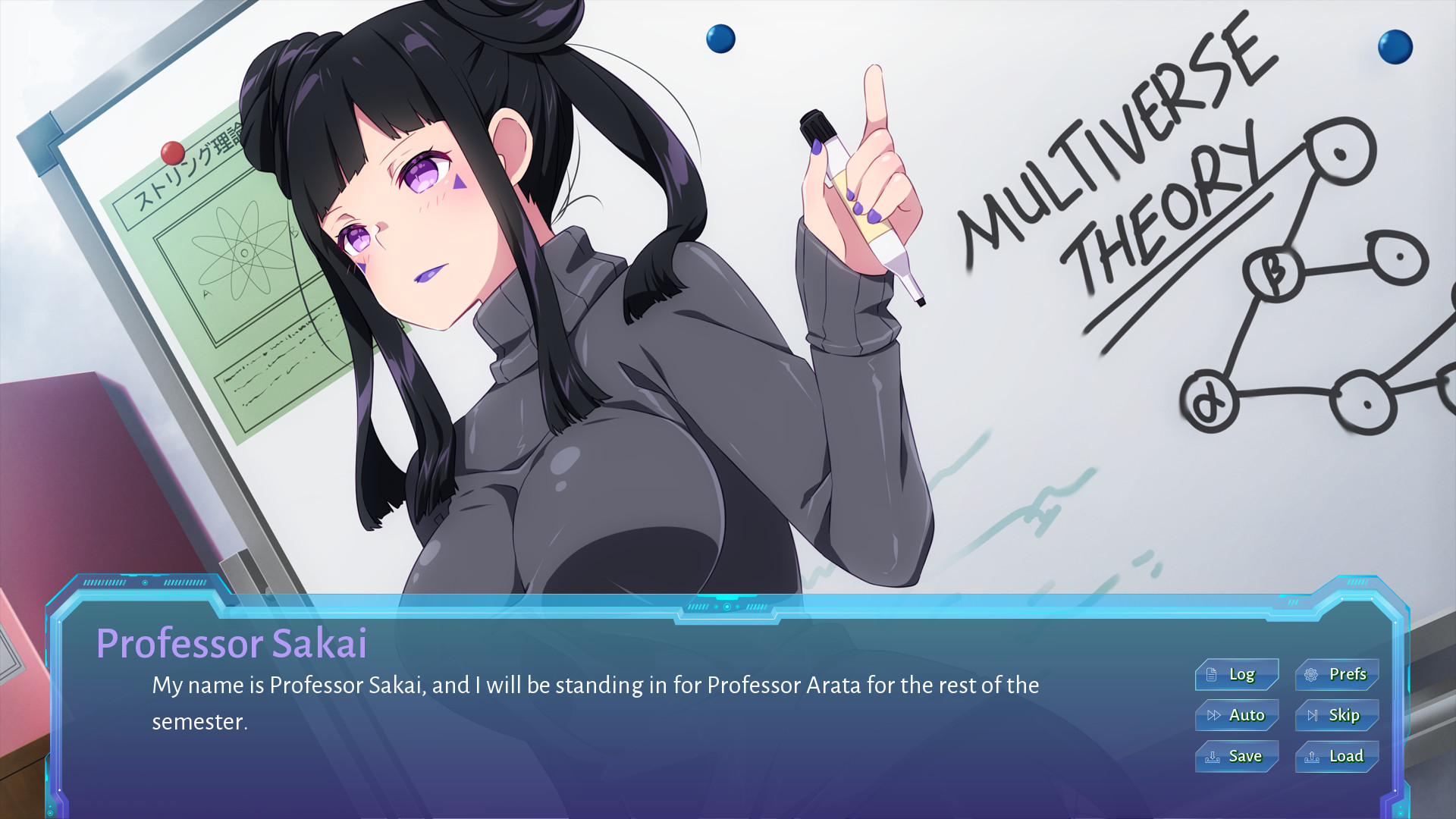Open the Prefs screen
The image size is (1456, 819).
(x=1335, y=674)
